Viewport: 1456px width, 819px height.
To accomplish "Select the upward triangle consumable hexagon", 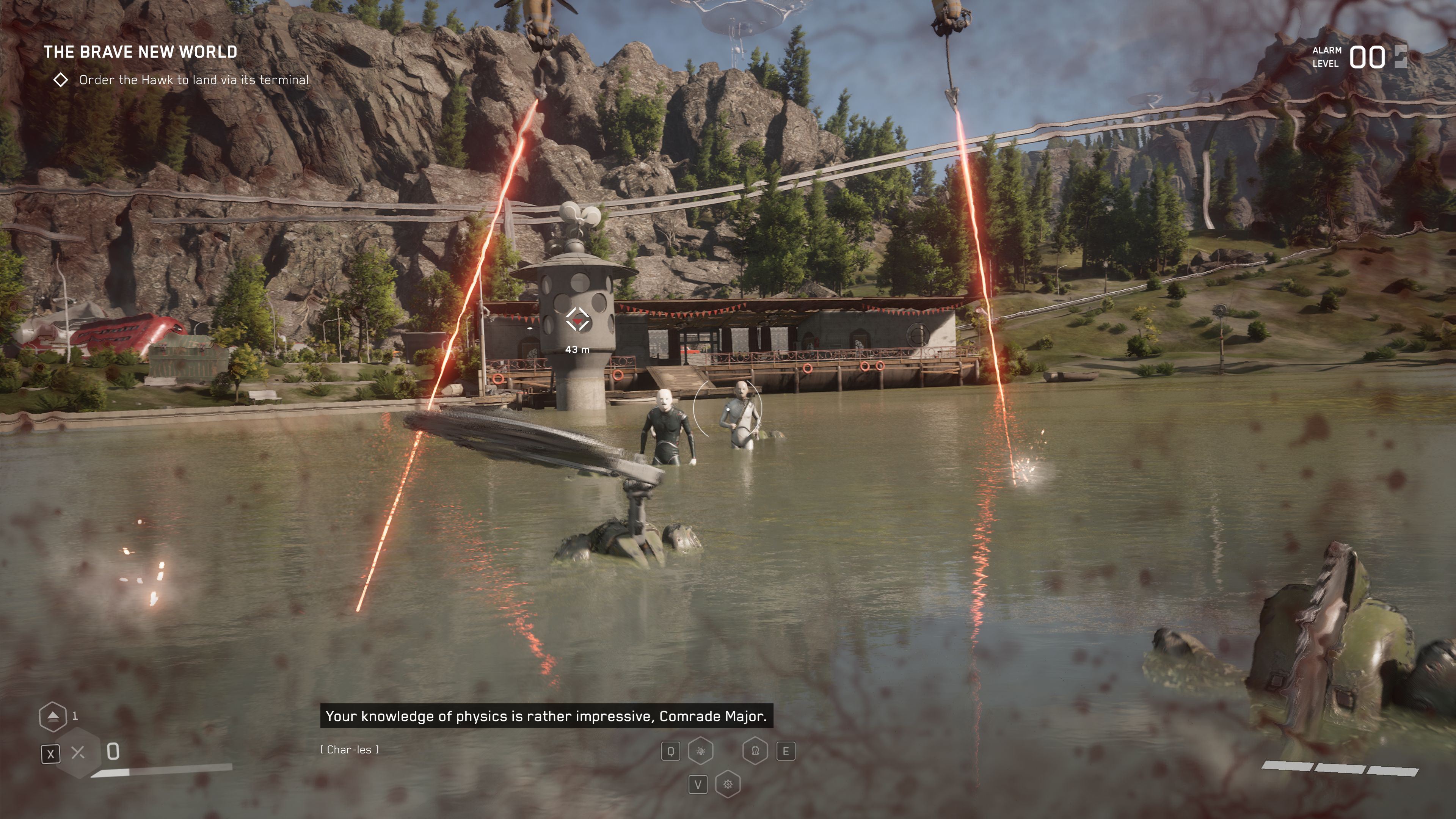I will 53,716.
